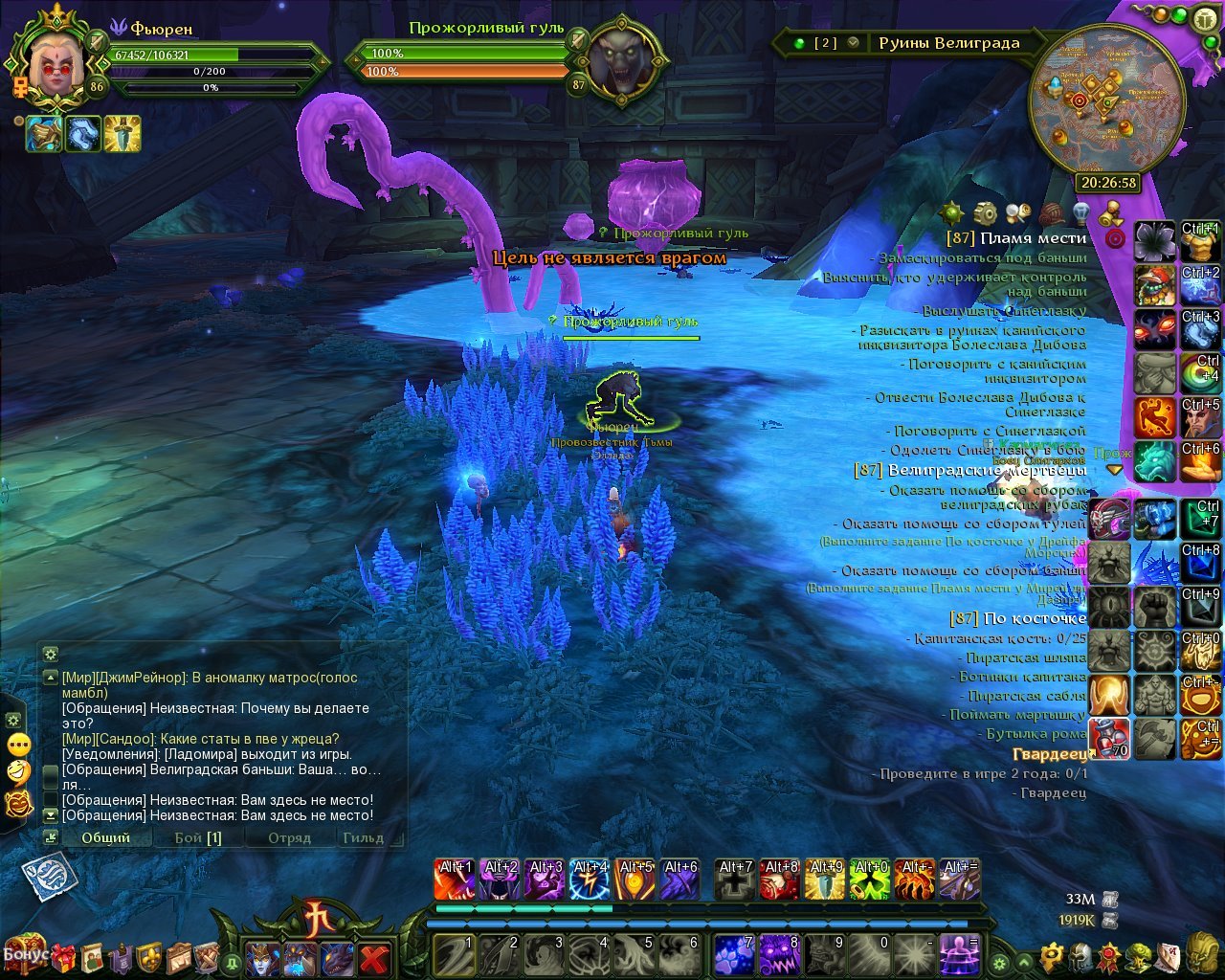The height and width of the screenshot is (980, 1225).
Task: Open the Бой chat tab
Action: [198, 837]
